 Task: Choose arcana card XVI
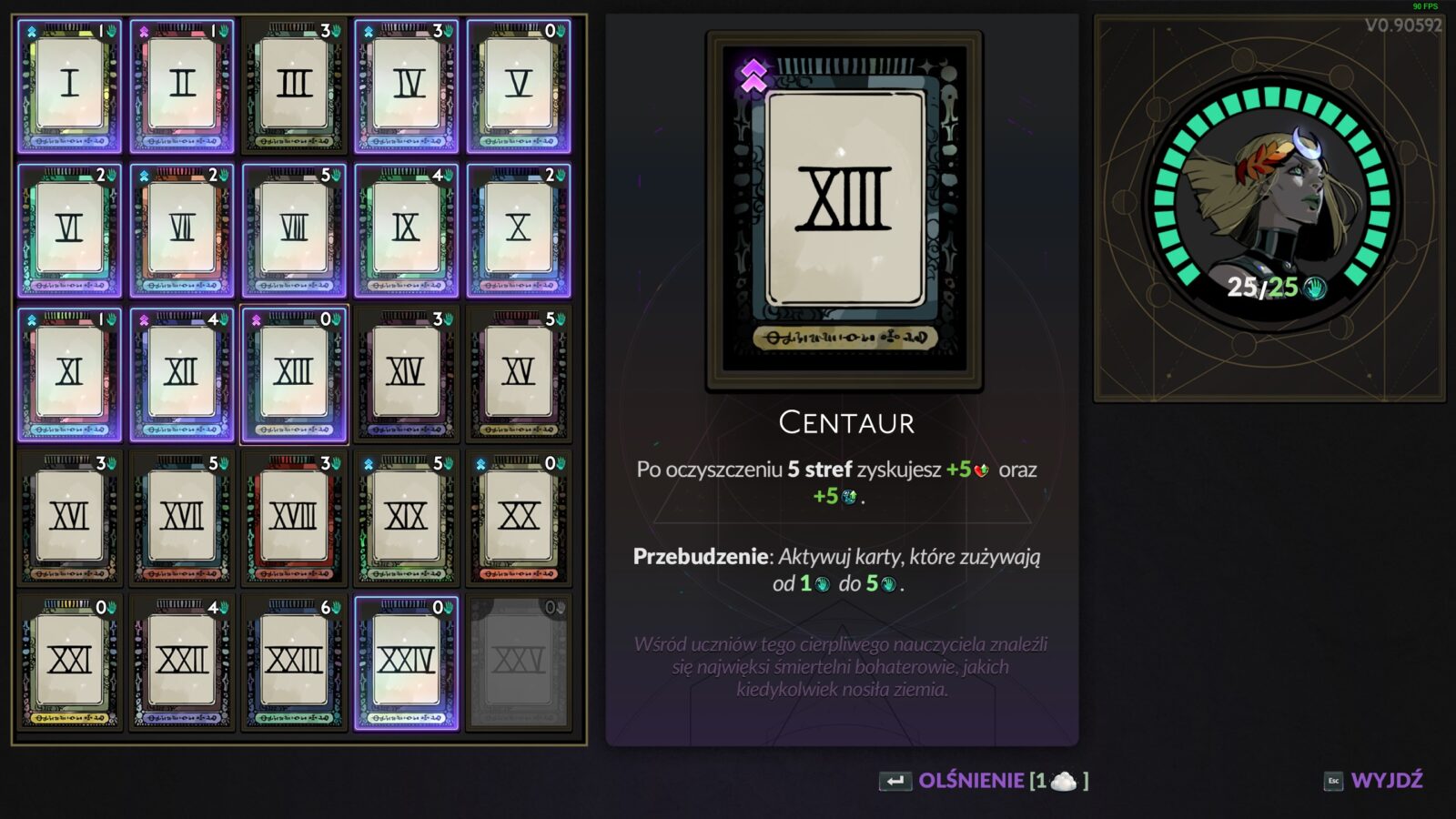pos(69,518)
